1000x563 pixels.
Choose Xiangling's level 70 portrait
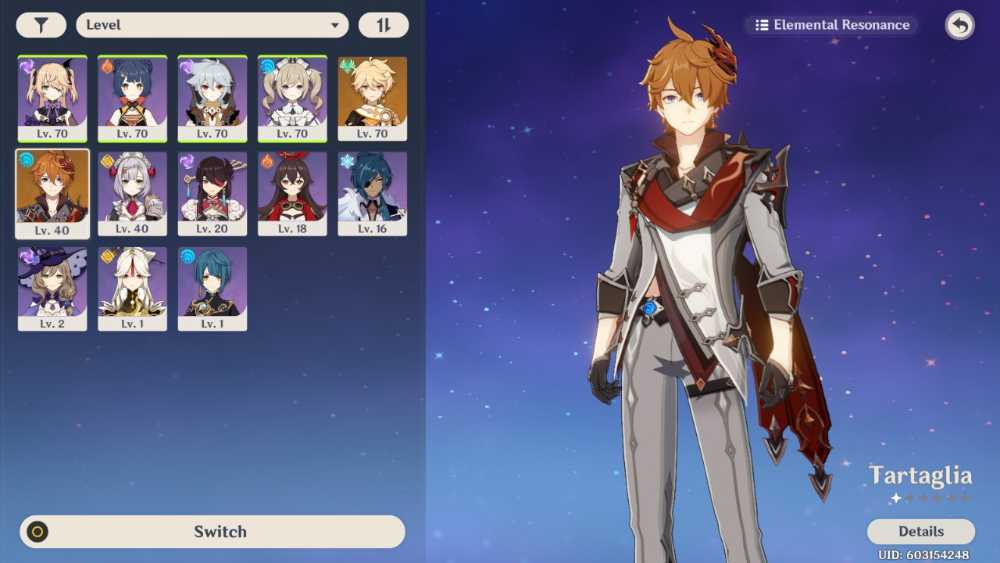(x=132, y=98)
